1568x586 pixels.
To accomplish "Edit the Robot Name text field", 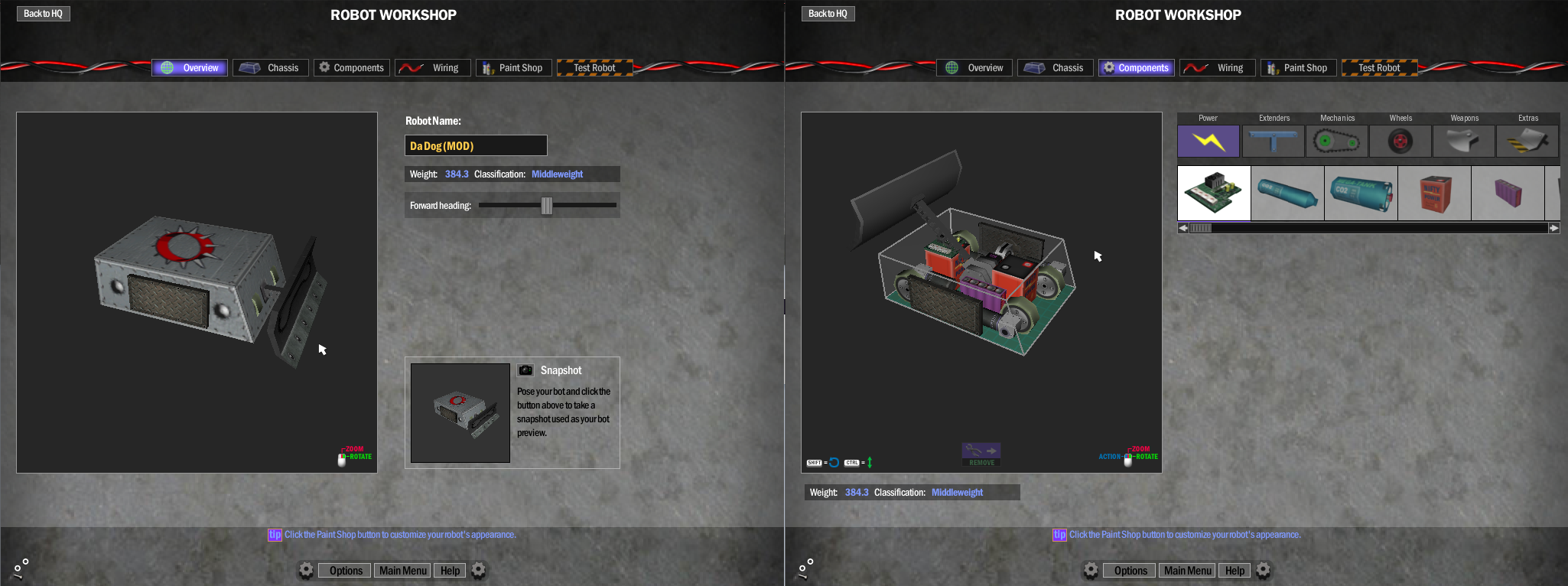I will pyautogui.click(x=475, y=145).
